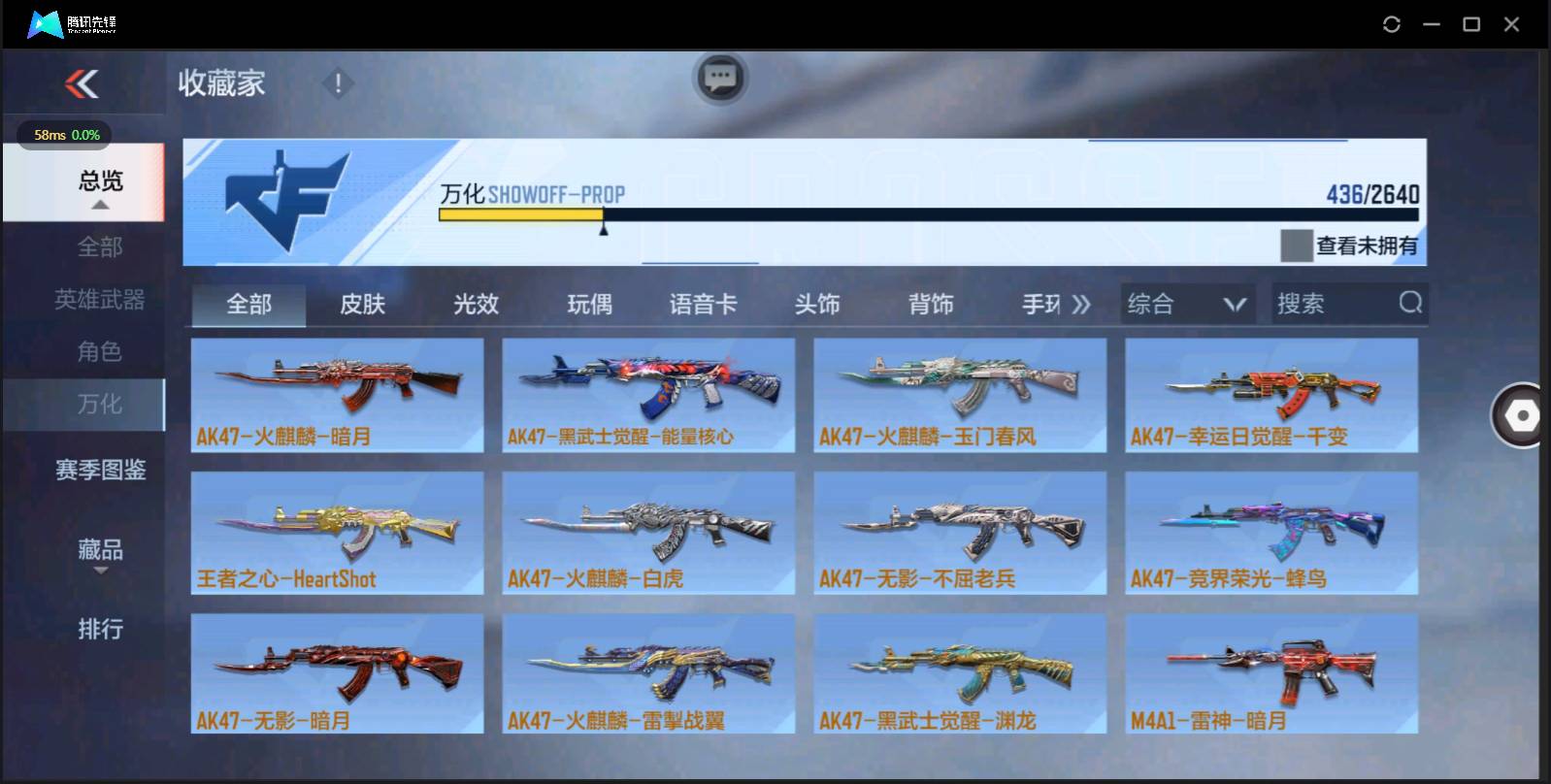This screenshot has height=784, width=1551.
Task: Click the magnifier icon in the 搜索 field
Action: pyautogui.click(x=1409, y=304)
